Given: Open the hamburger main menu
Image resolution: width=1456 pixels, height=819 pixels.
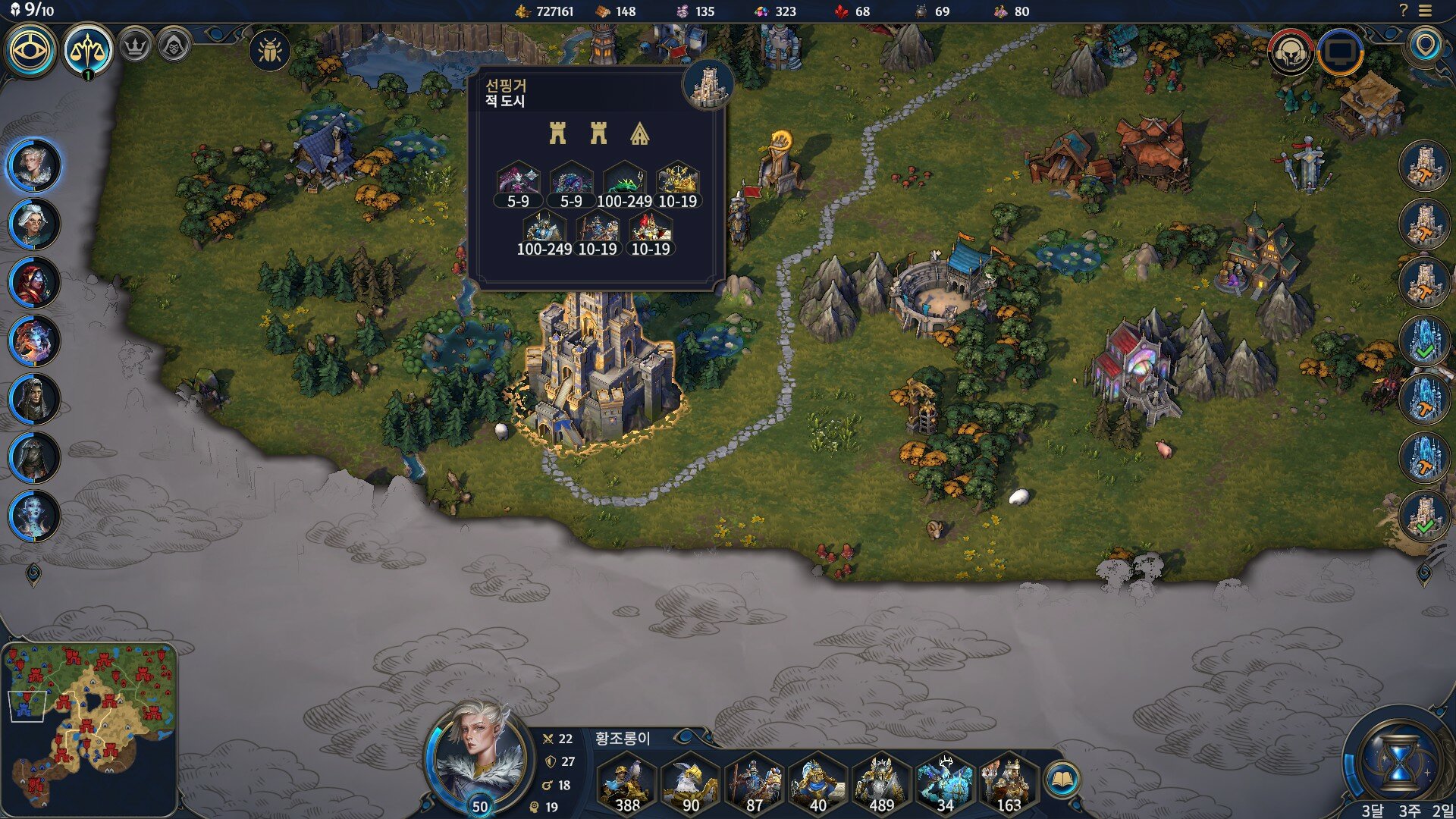Looking at the screenshot, I should point(1426,11).
